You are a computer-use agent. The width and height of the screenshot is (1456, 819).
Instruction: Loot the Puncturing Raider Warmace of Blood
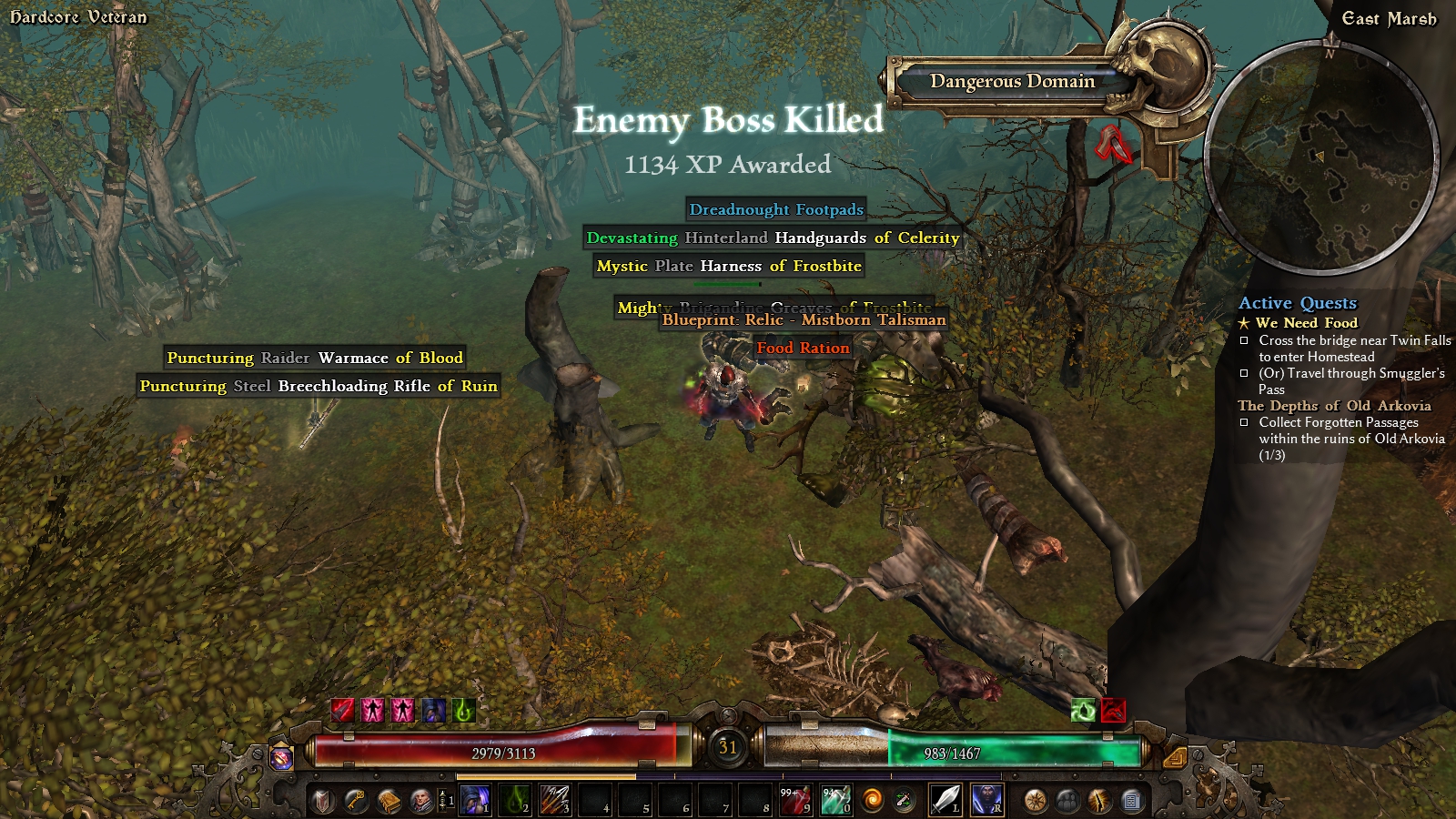[315, 358]
